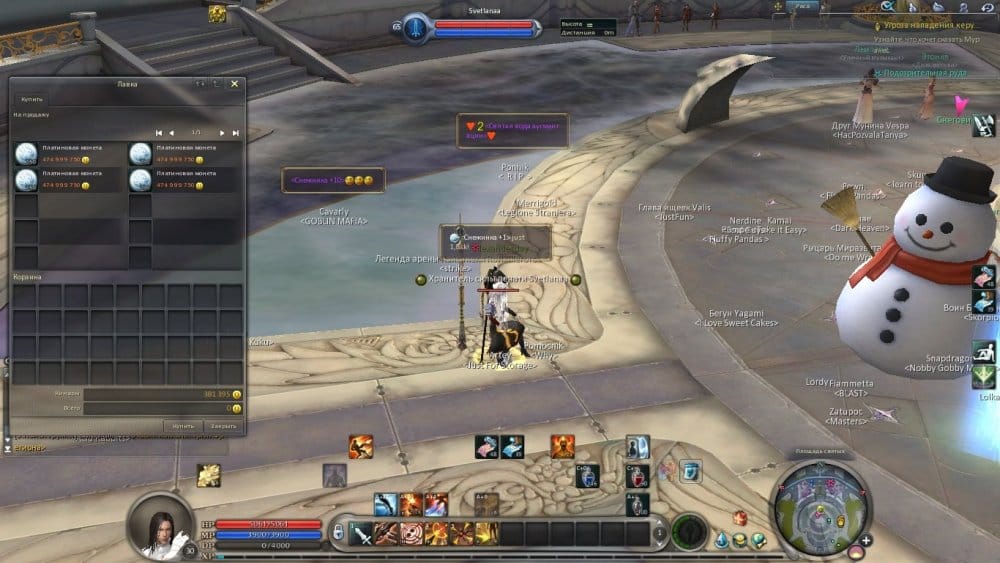Activate the sword skill in hotbar slot one
Image resolution: width=1000 pixels, height=563 pixels.
tap(361, 533)
